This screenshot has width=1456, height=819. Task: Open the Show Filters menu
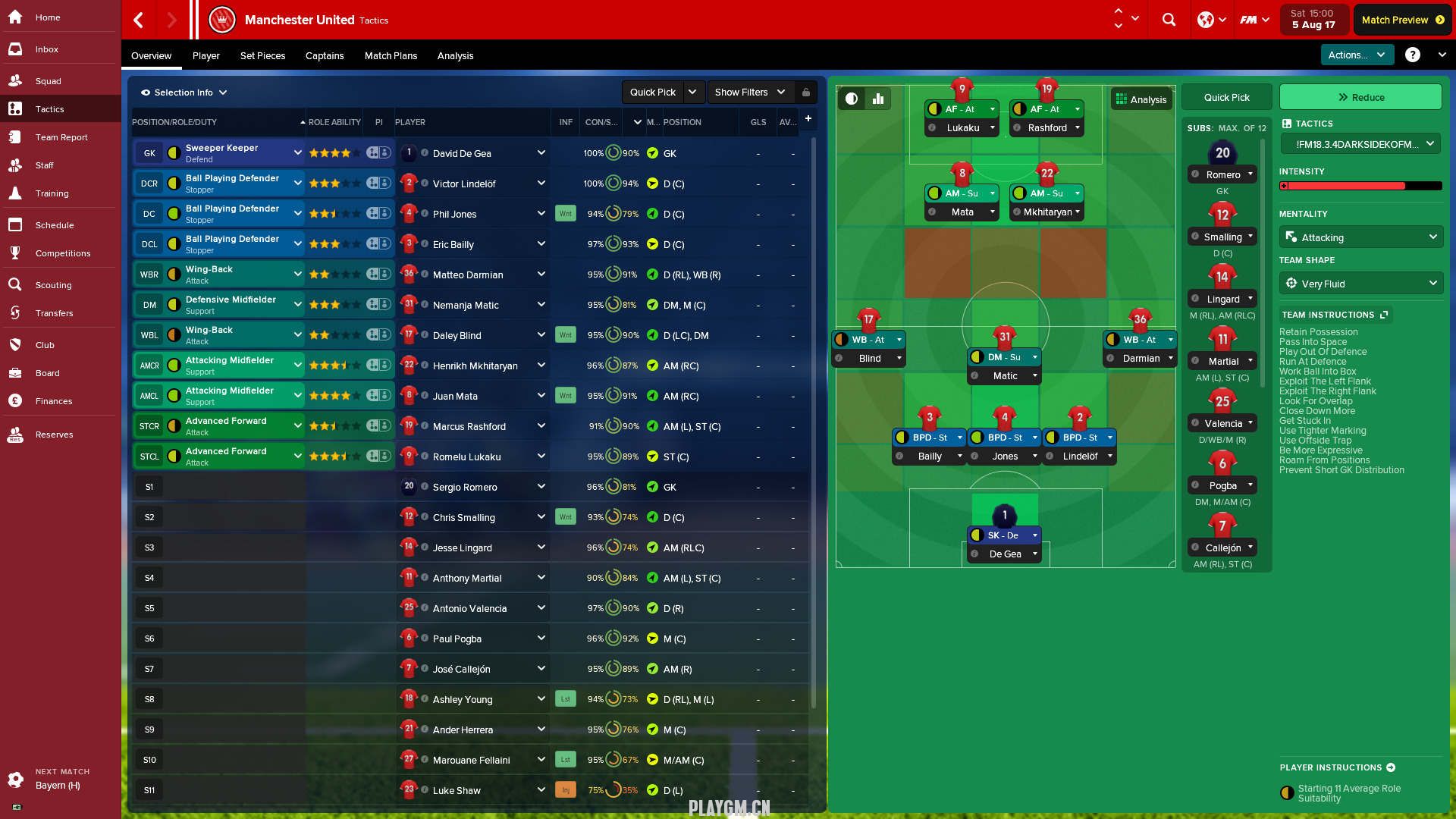coord(749,93)
